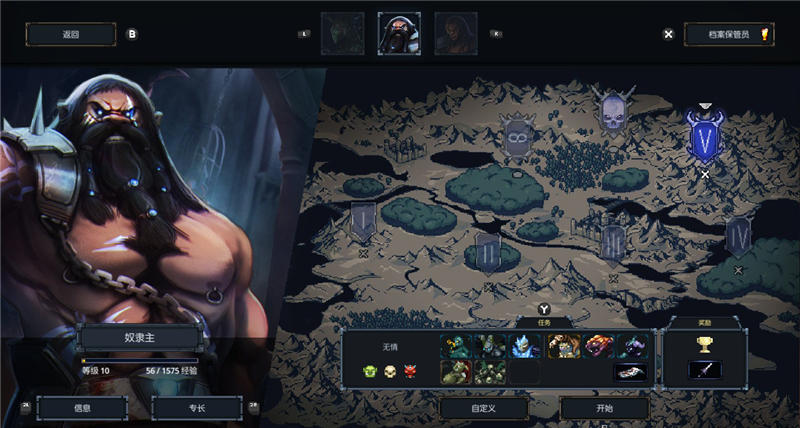The width and height of the screenshot is (800, 428).
Task: Select the chapter III banner on the map
Action: tap(613, 241)
